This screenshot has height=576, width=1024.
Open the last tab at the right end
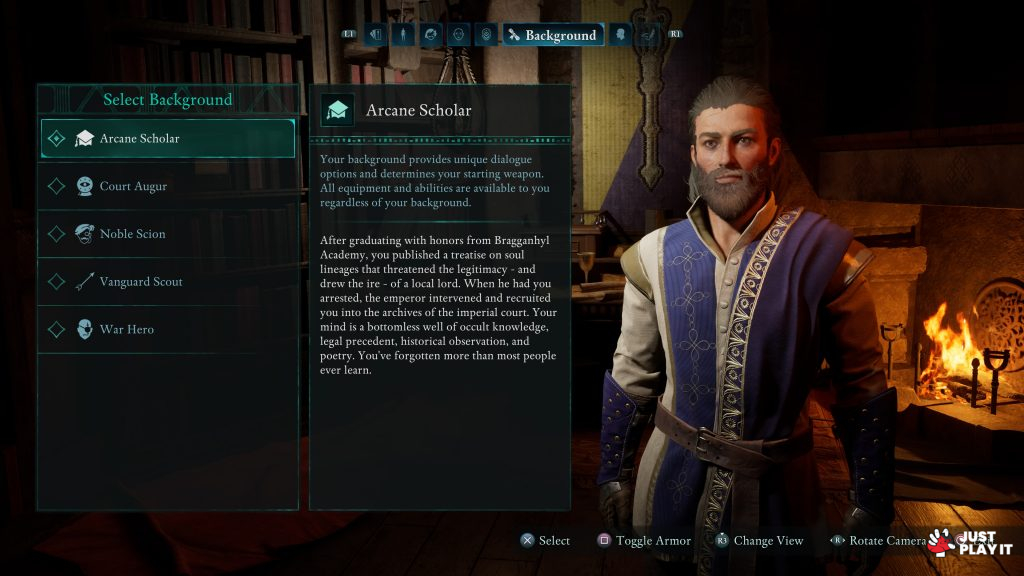click(648, 35)
